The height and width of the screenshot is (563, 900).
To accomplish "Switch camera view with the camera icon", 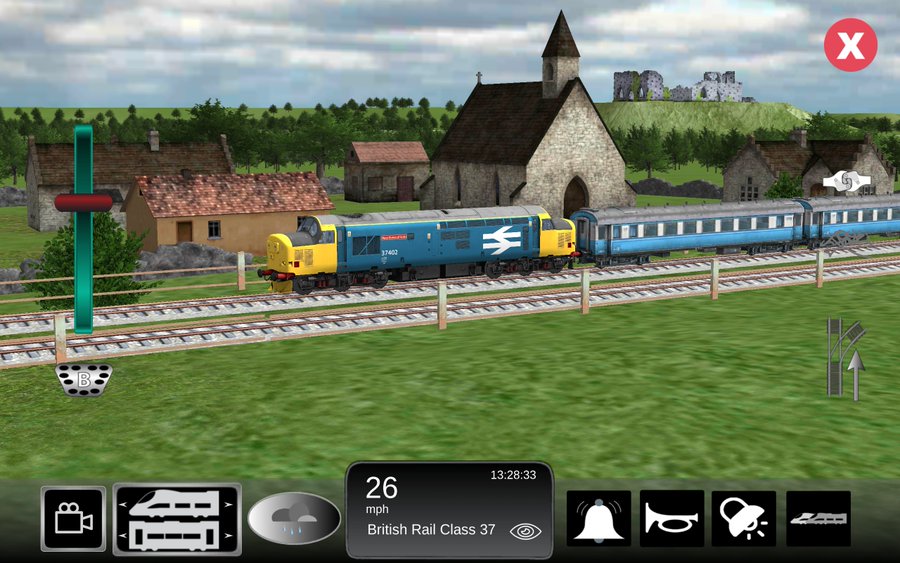I will pos(73,519).
